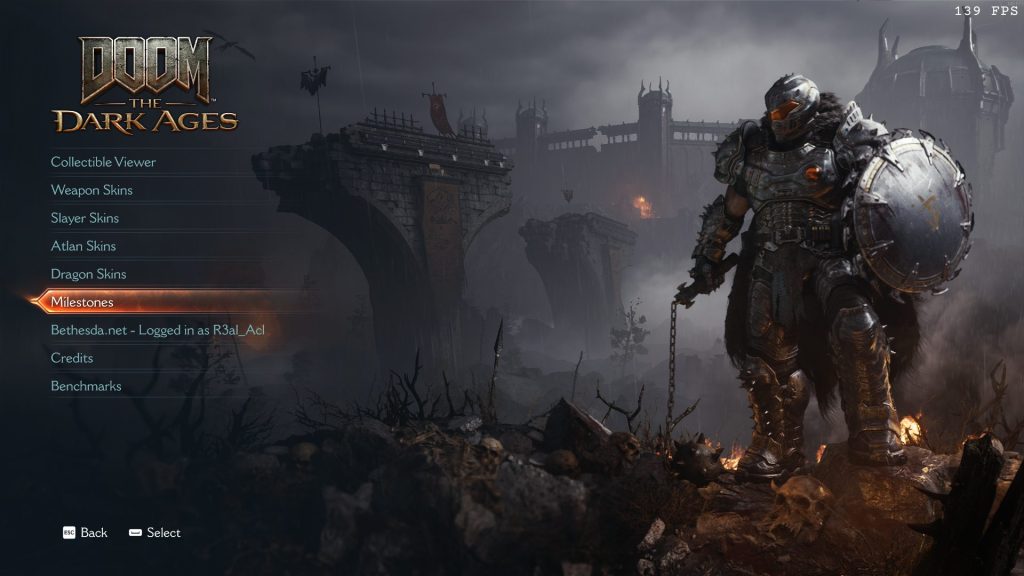The height and width of the screenshot is (576, 1024).
Task: Confirm with the Select button
Action: 155,533
